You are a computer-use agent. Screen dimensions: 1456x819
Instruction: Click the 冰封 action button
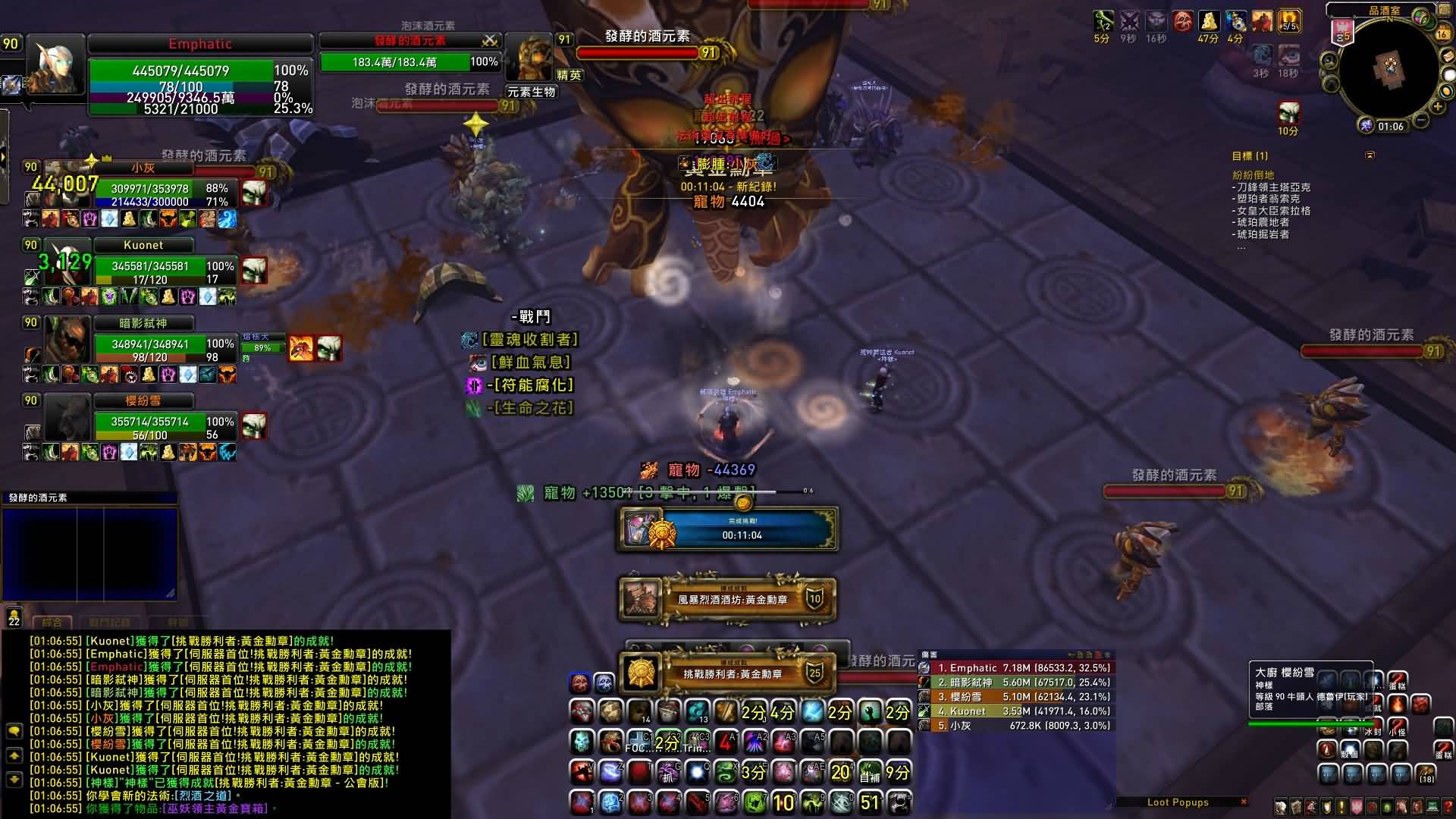click(1372, 729)
